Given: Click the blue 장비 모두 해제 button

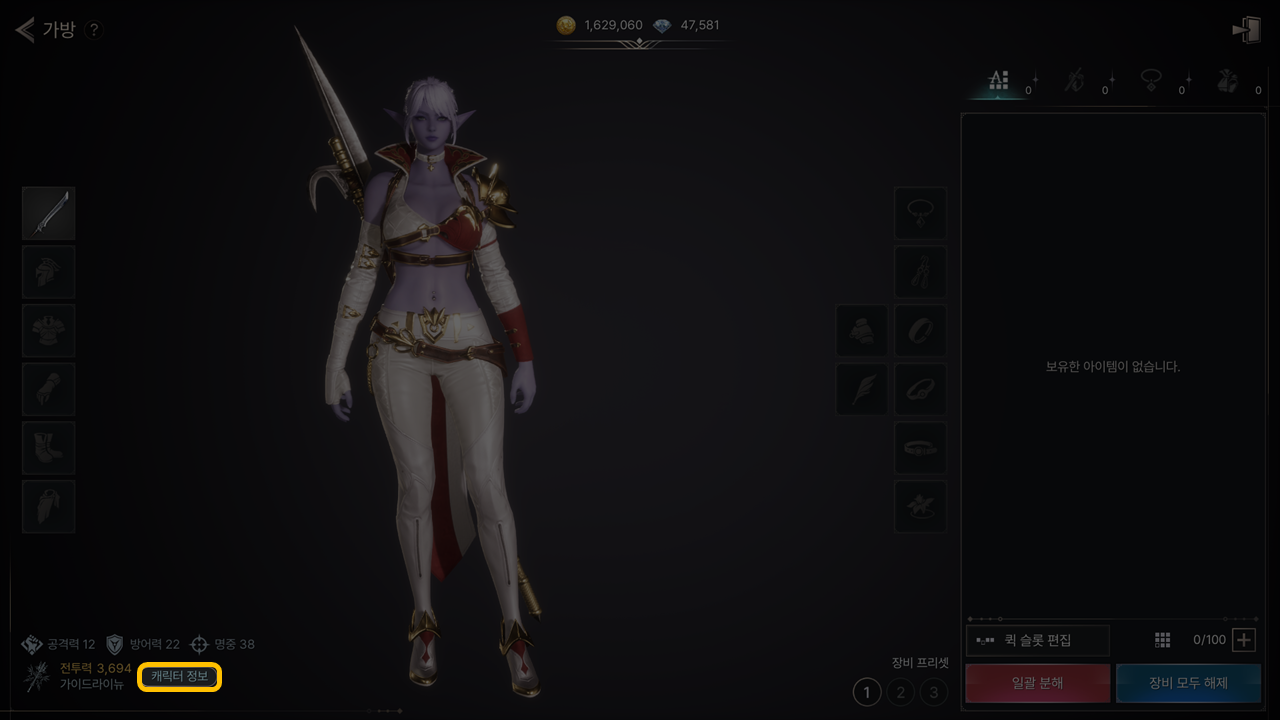Looking at the screenshot, I should coord(1188,683).
